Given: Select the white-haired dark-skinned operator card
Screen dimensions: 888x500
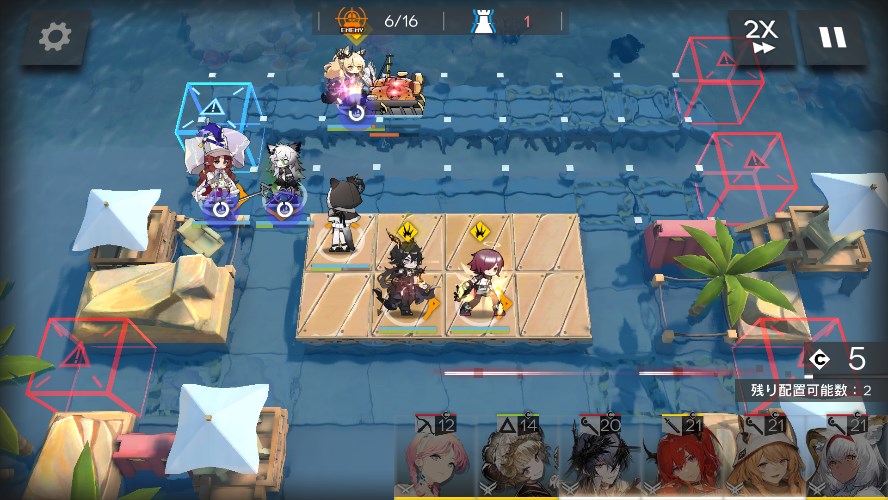Looking at the screenshot, I should [x=845, y=458].
